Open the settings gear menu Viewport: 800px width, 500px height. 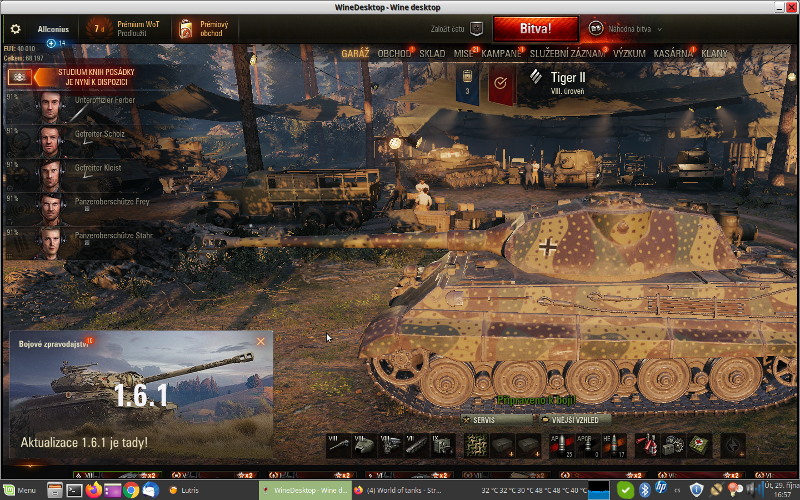[x=15, y=29]
